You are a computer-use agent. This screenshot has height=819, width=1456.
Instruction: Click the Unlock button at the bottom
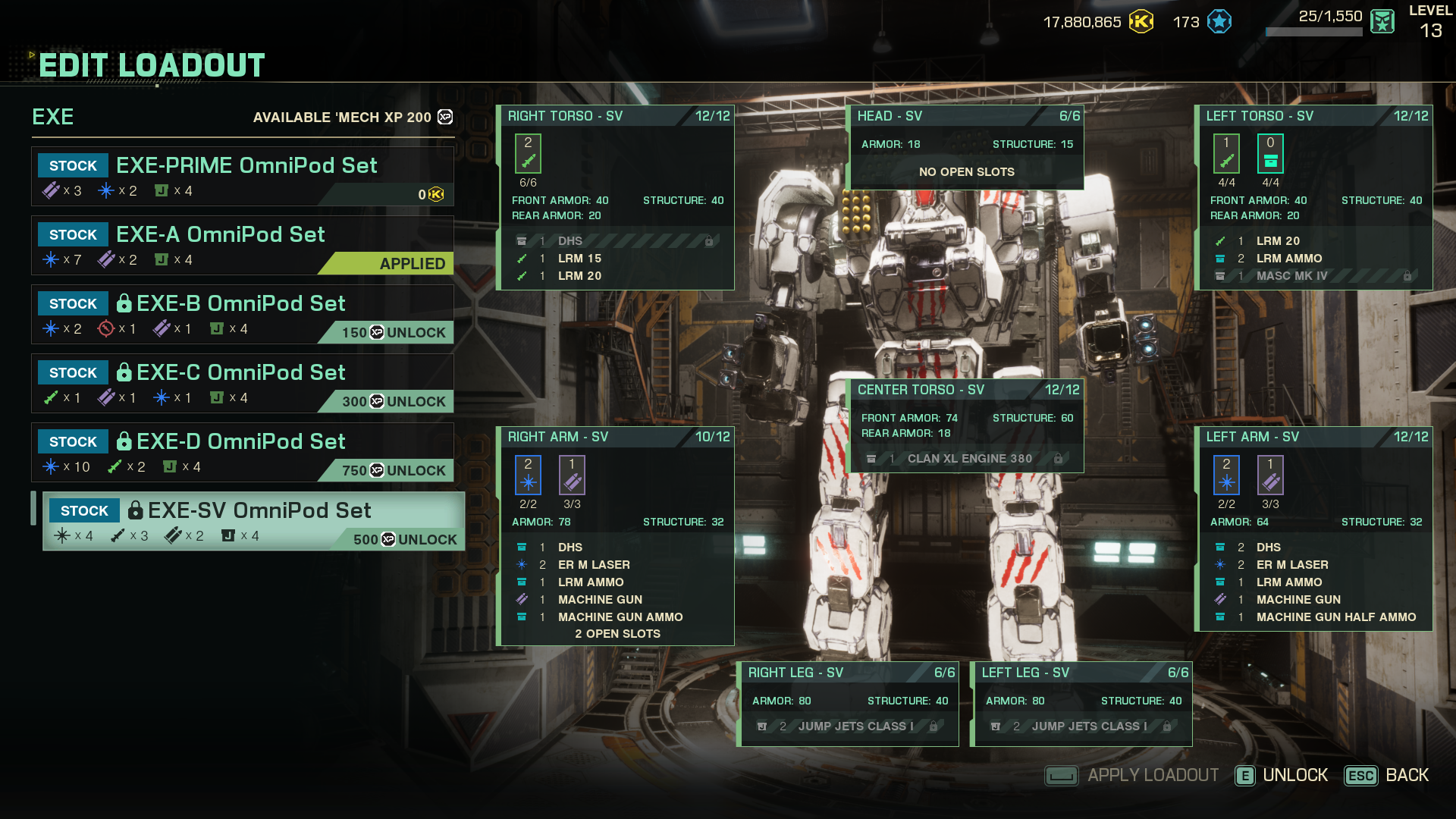click(1282, 775)
